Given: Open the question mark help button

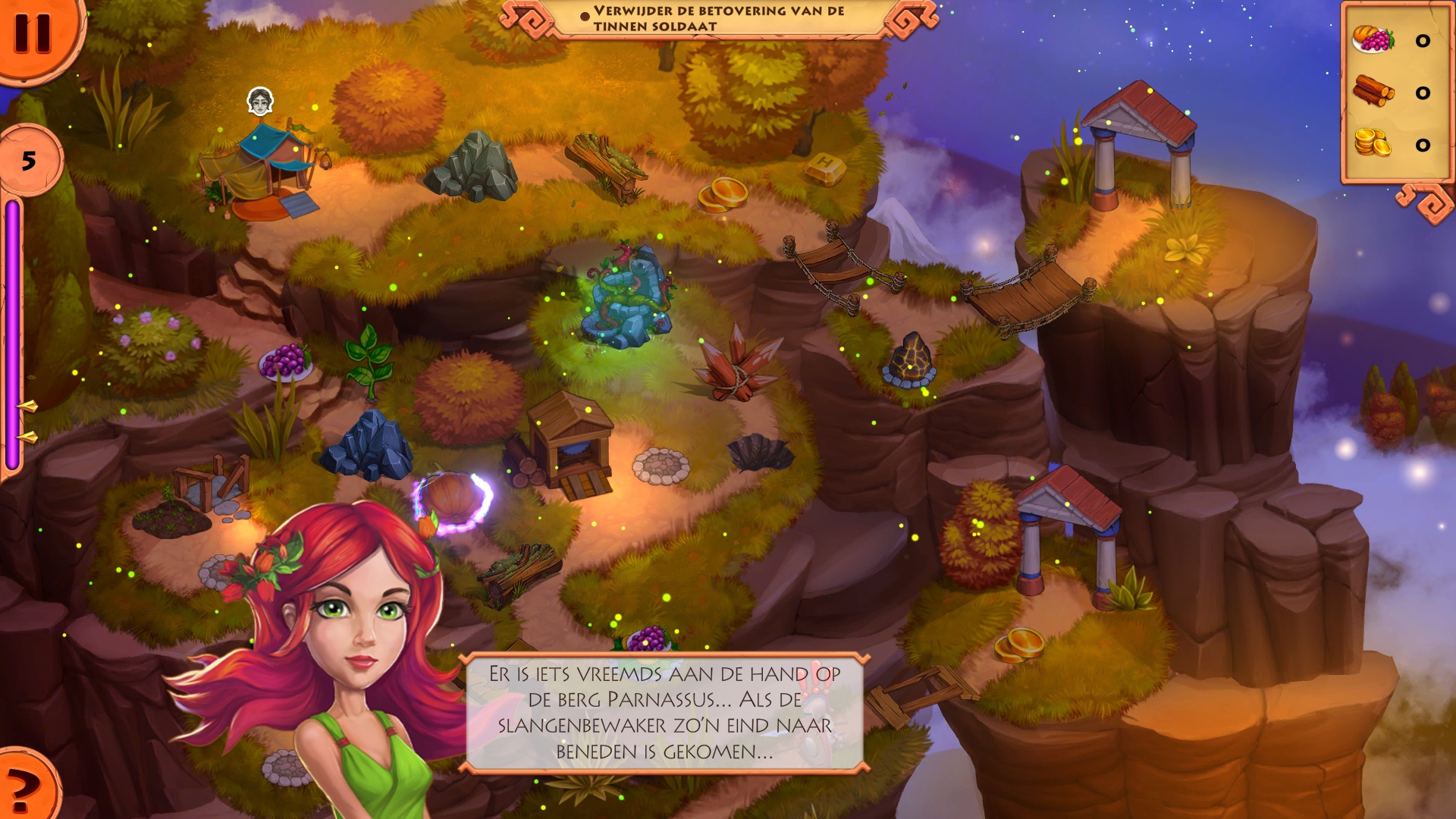Looking at the screenshot, I should coord(23,789).
